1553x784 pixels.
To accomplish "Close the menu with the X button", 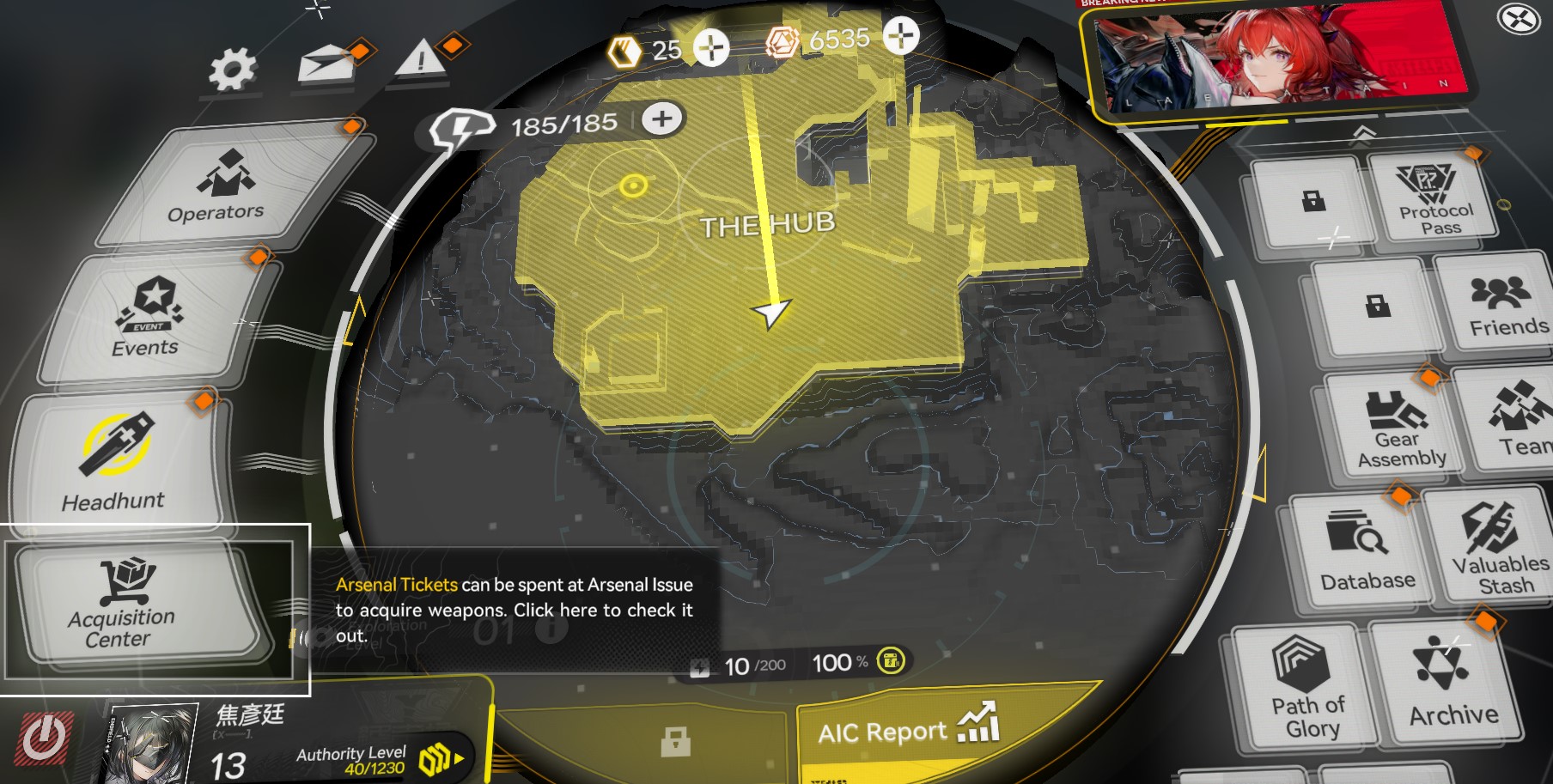I will (x=1518, y=19).
